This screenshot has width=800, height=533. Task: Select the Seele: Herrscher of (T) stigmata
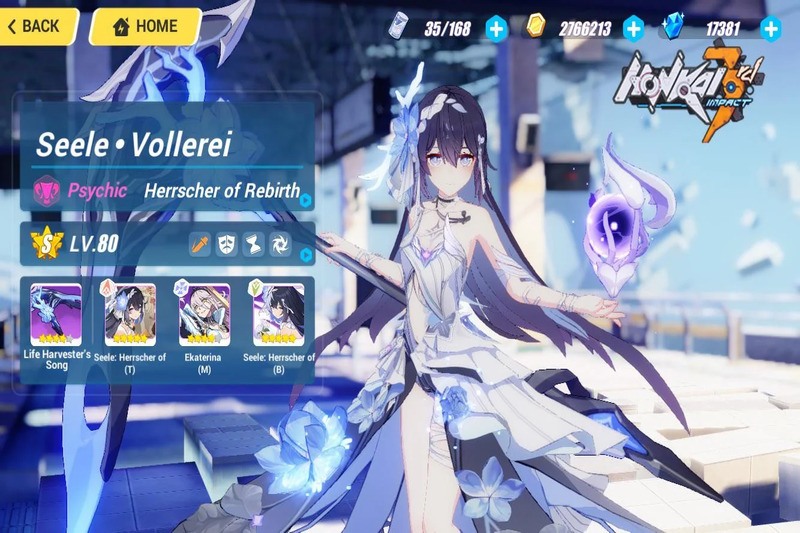[x=130, y=315]
